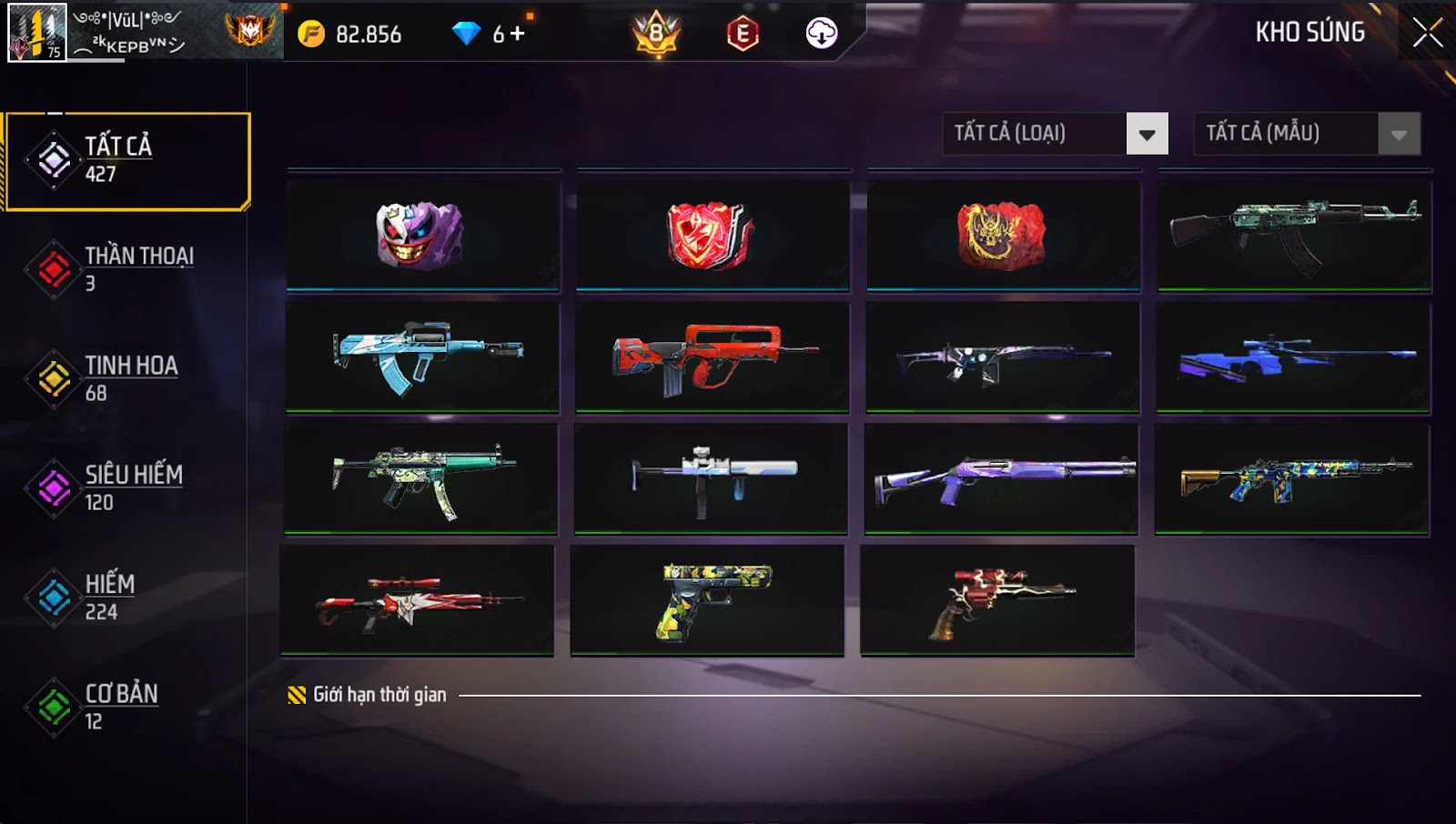Close the Kho Súng weapon vault
The image size is (1456, 824).
(1427, 33)
